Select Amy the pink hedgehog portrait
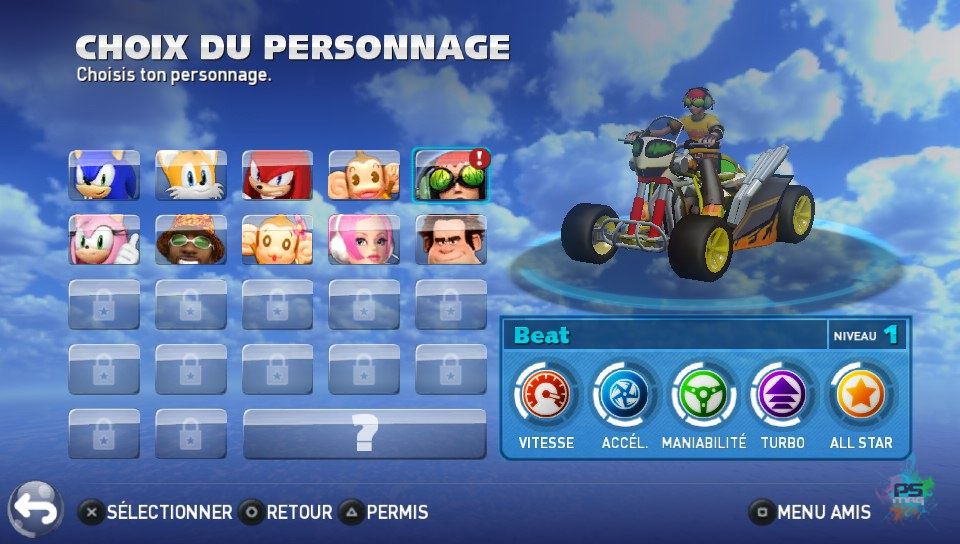The width and height of the screenshot is (960, 544). click(104, 240)
